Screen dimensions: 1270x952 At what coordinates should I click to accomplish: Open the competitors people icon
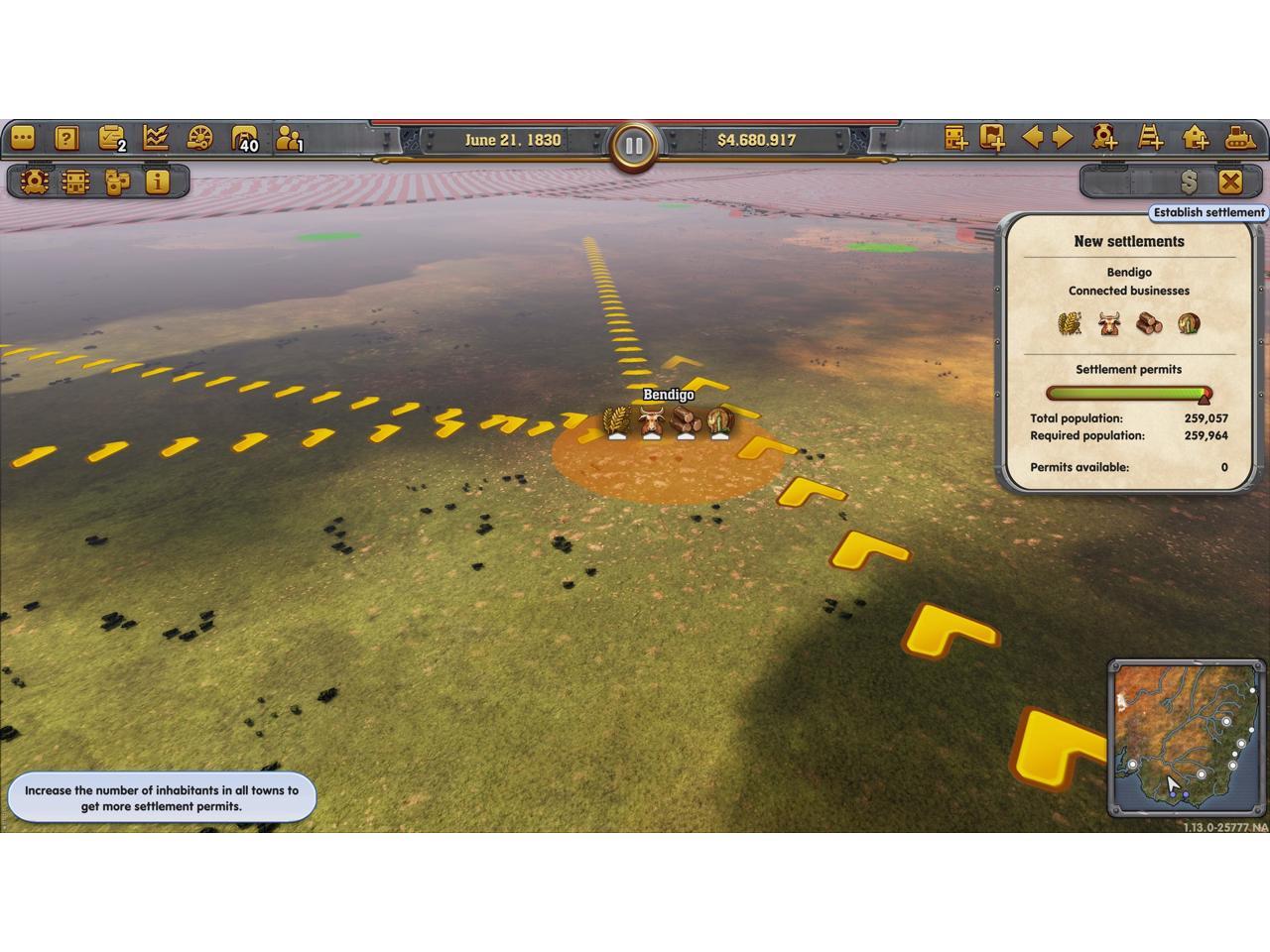[x=288, y=138]
